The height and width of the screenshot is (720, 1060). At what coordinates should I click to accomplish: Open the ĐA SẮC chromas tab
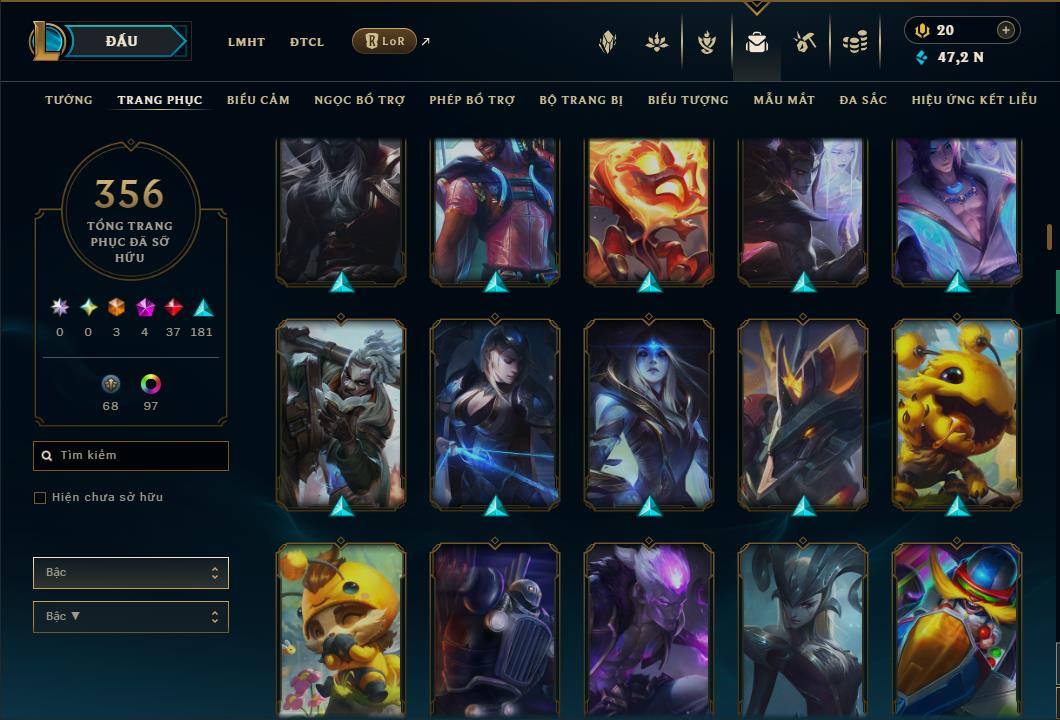[863, 100]
